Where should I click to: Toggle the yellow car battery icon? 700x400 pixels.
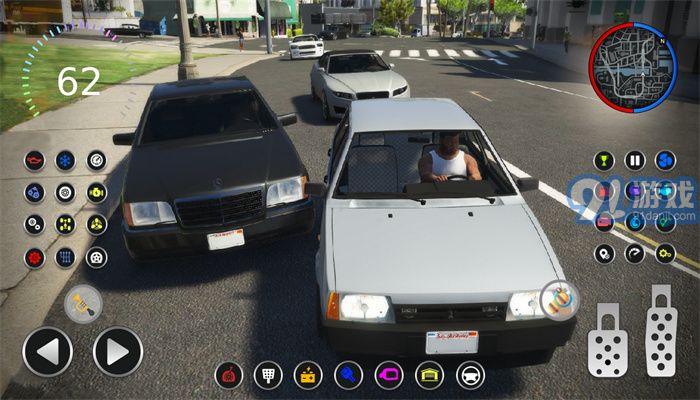[307, 376]
